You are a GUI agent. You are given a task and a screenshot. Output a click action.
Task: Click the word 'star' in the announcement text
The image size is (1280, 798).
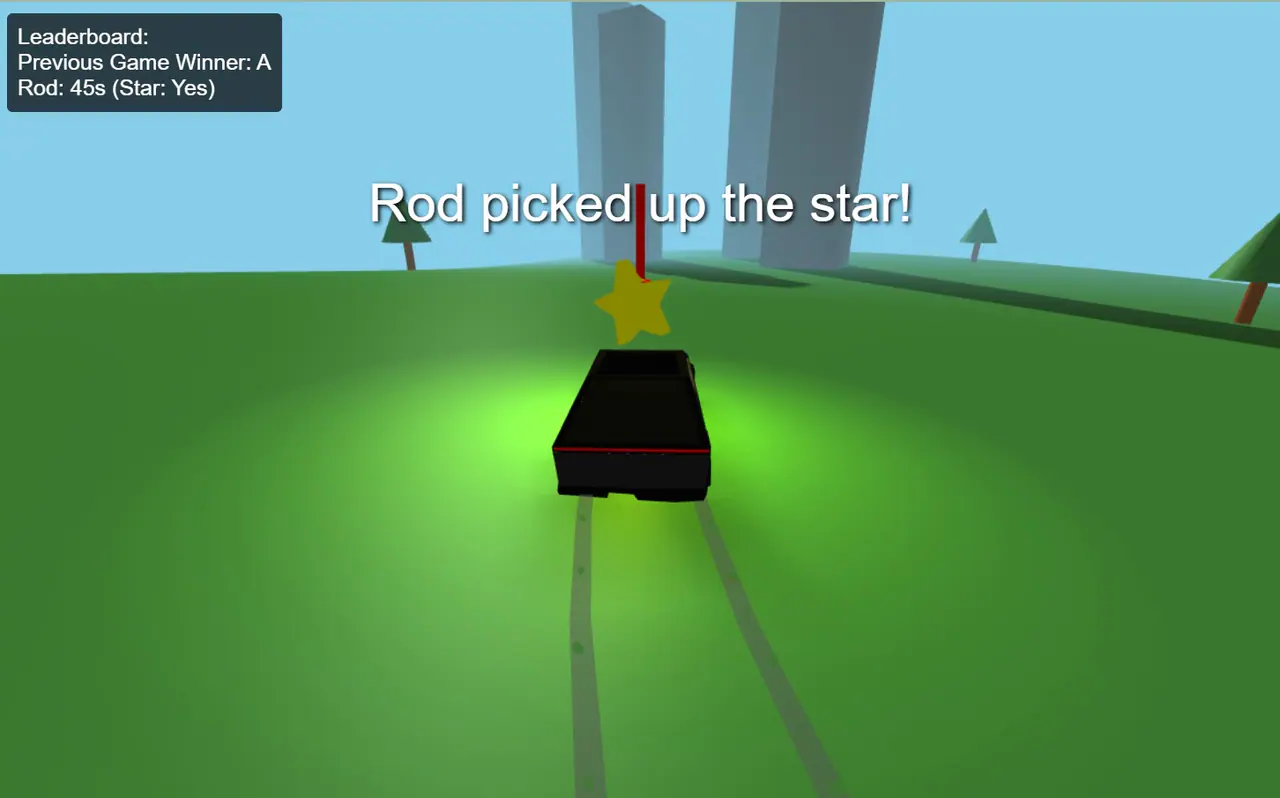(854, 204)
